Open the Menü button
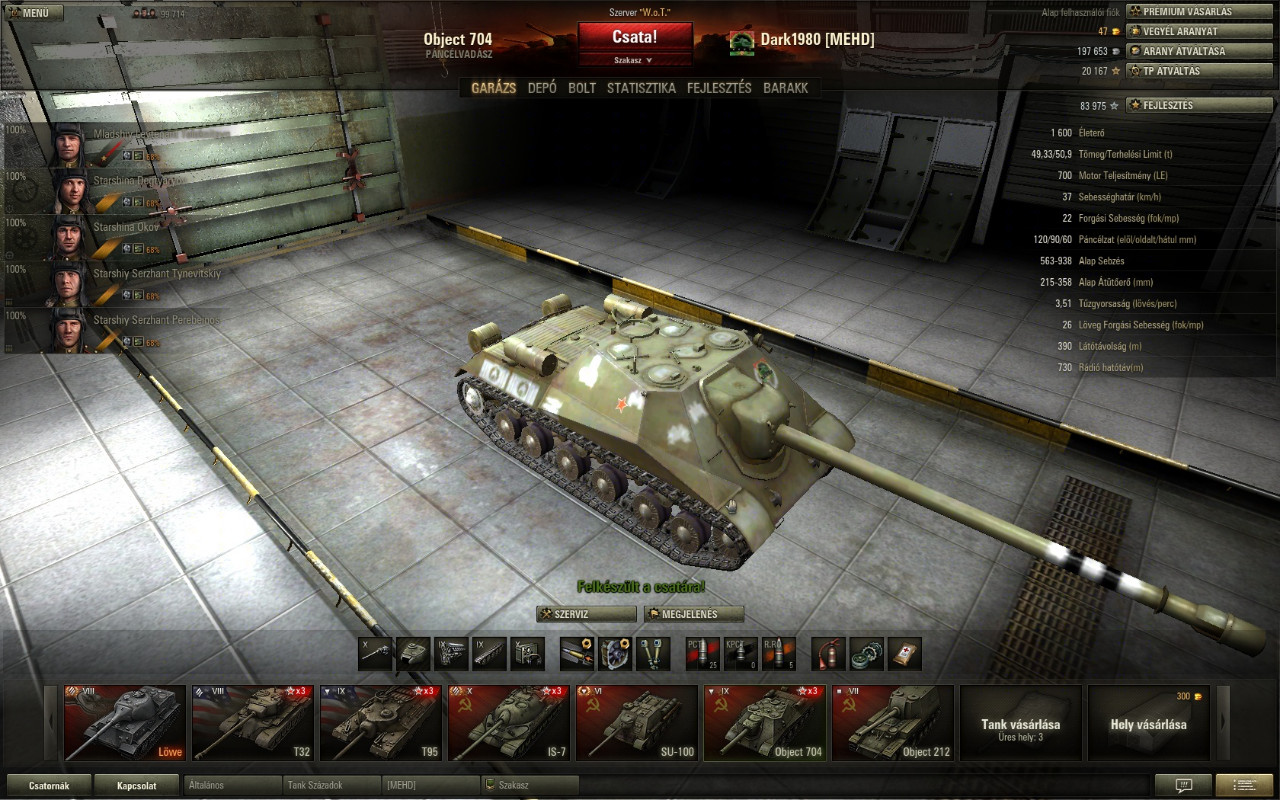Viewport: 1280px width, 800px height. (x=34, y=13)
